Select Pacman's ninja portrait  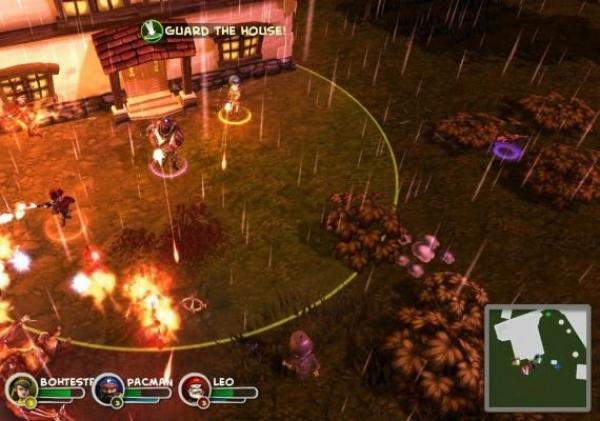pyautogui.click(x=108, y=388)
